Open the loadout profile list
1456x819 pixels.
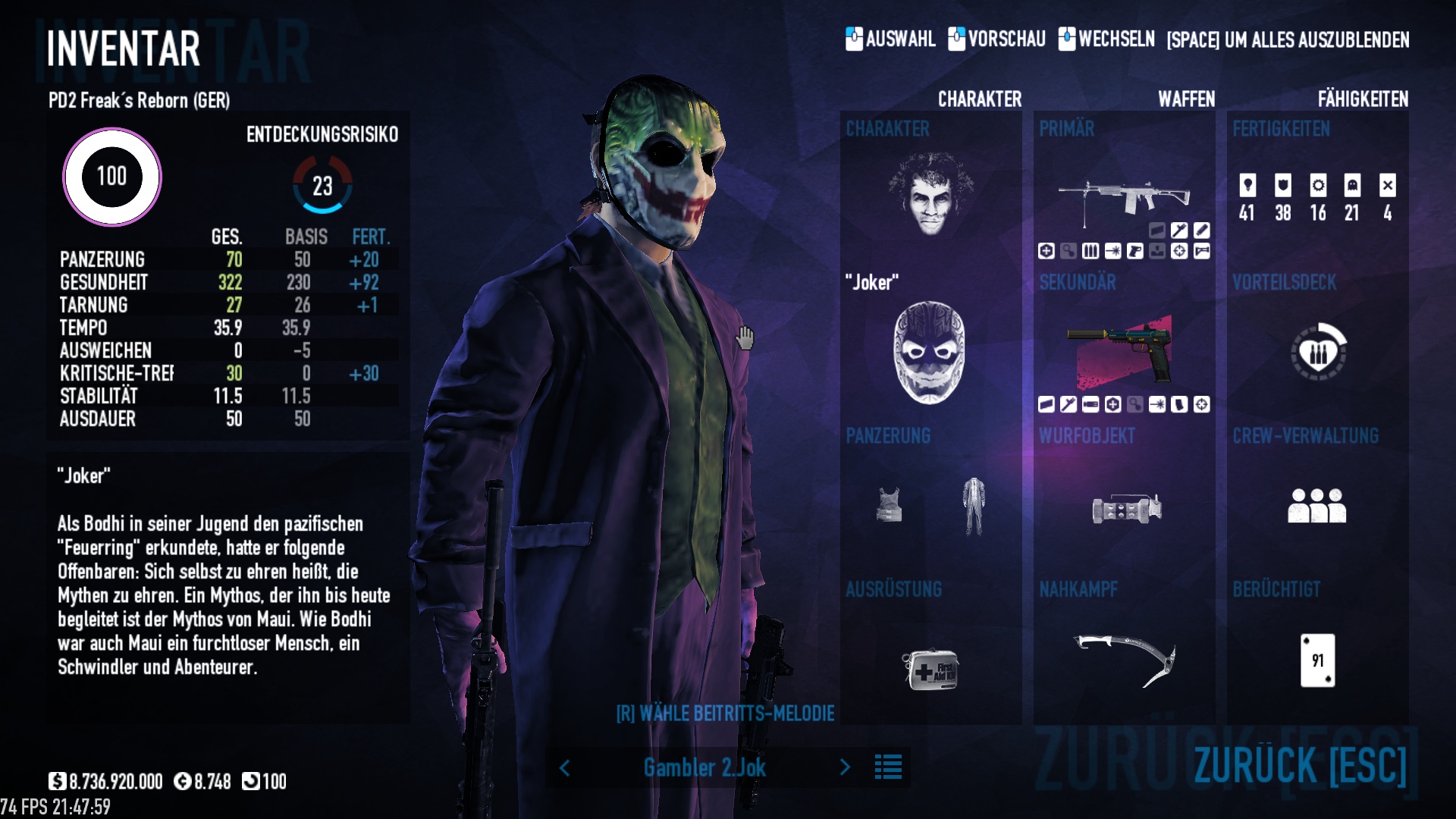tap(888, 767)
